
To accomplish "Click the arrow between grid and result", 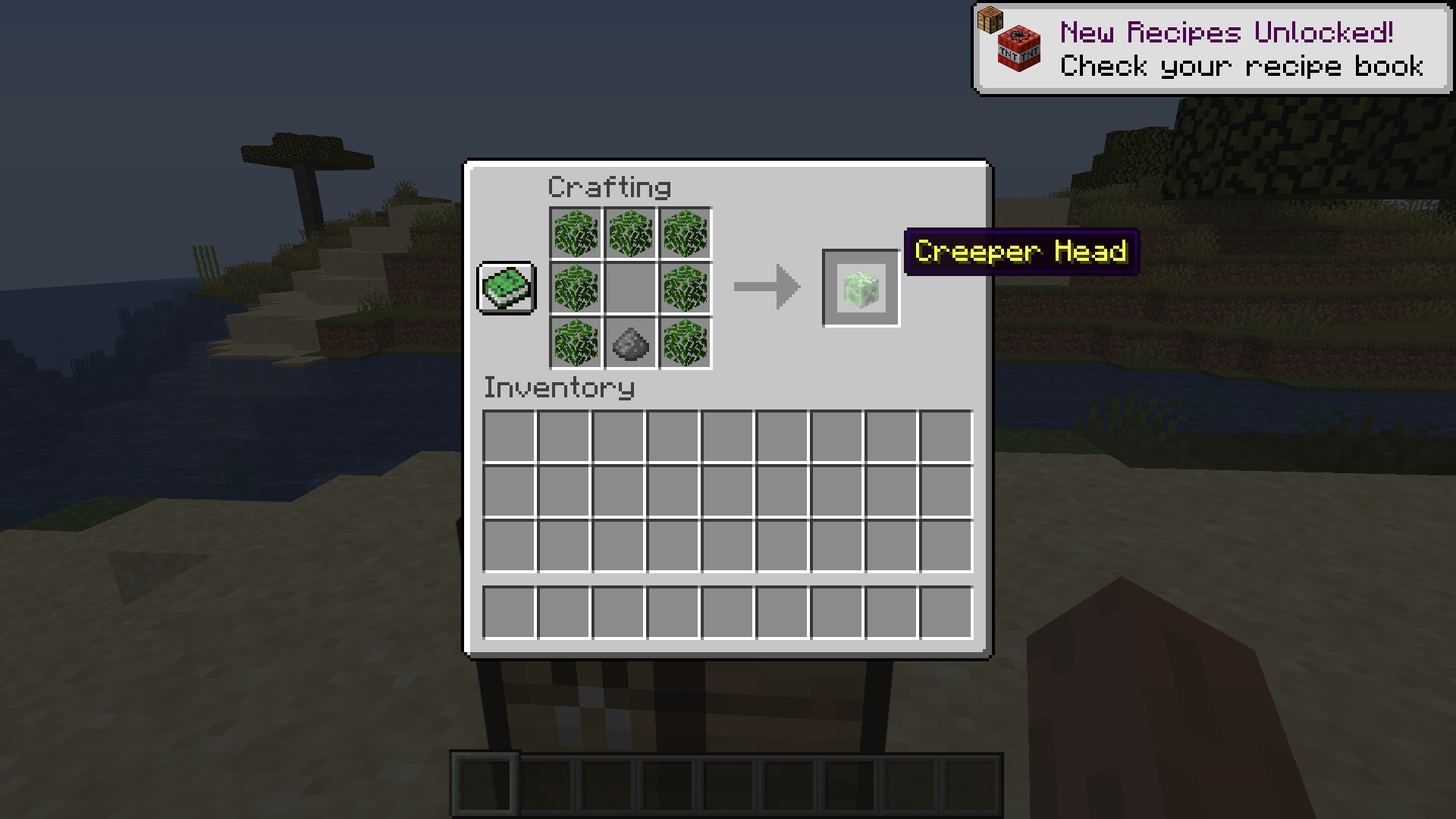I will 766,287.
